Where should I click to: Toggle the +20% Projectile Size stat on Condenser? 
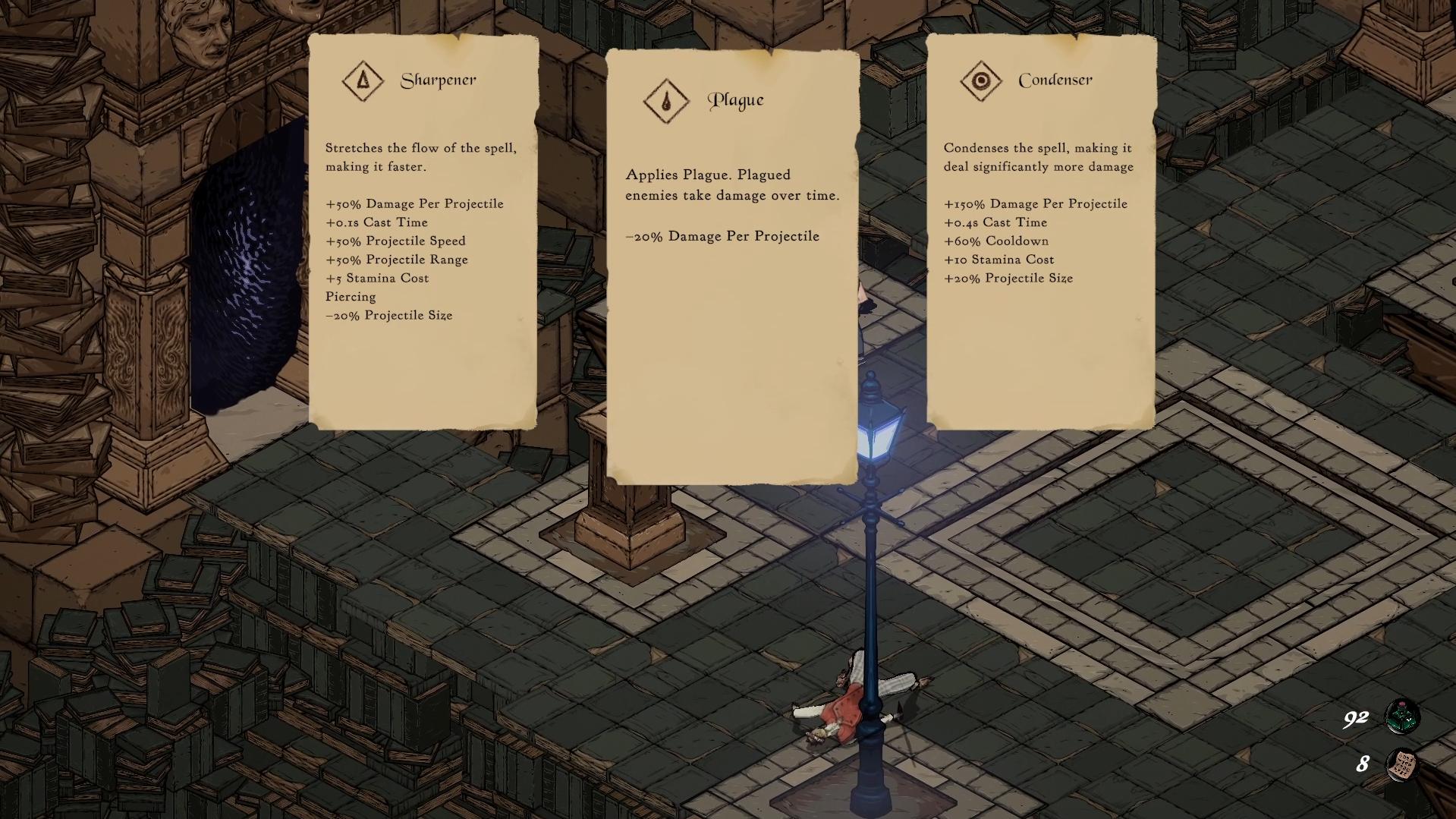[x=1009, y=278]
